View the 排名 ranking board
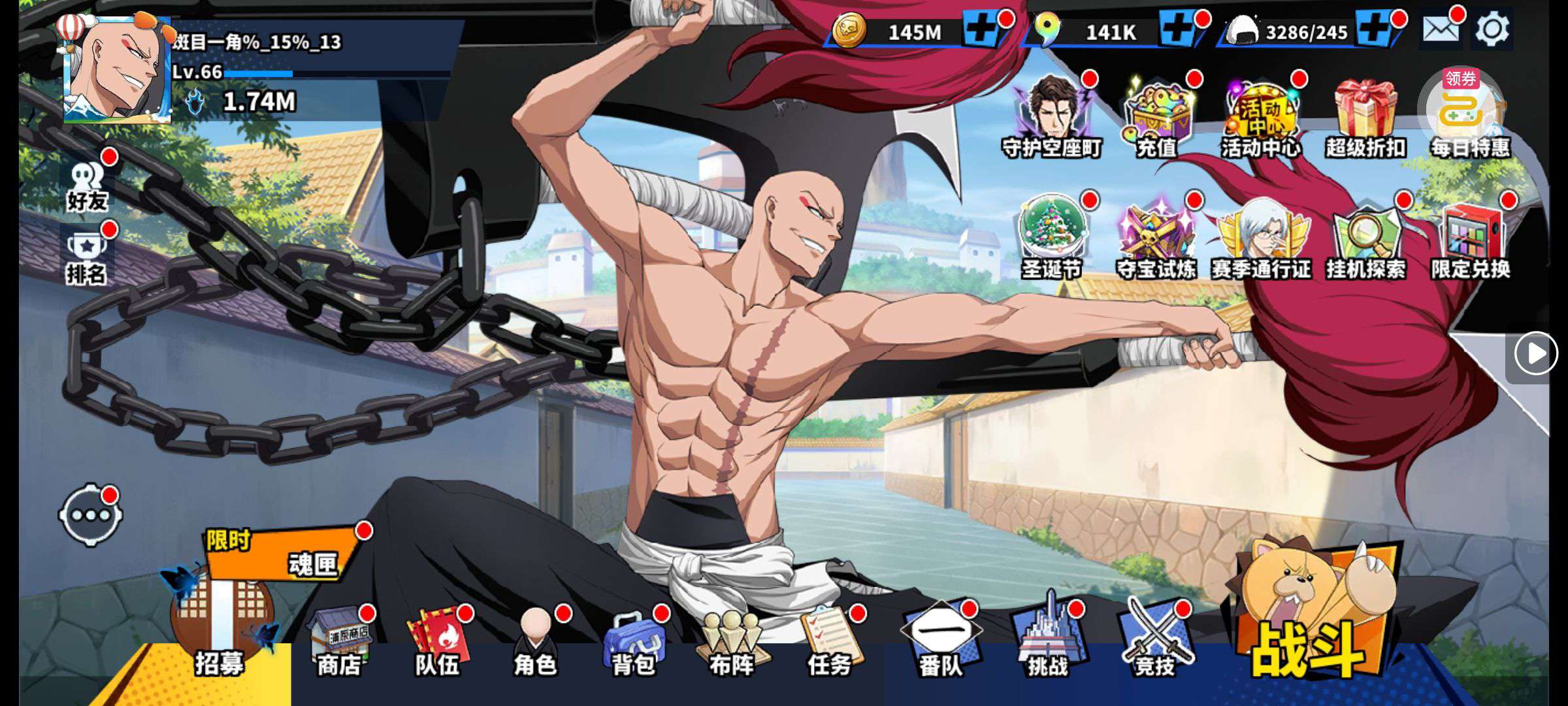 click(87, 258)
